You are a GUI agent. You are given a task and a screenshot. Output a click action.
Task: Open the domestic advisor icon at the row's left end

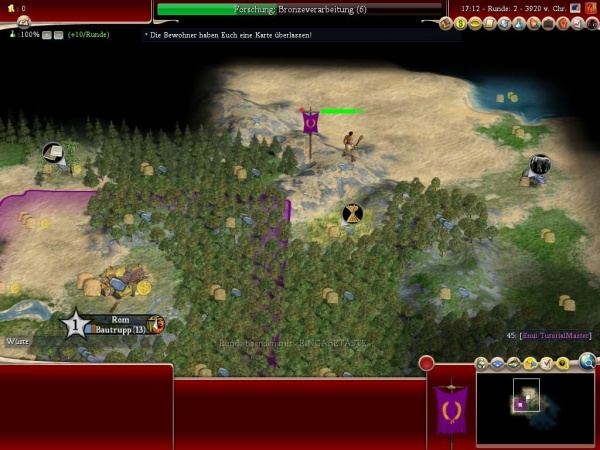coord(446,23)
